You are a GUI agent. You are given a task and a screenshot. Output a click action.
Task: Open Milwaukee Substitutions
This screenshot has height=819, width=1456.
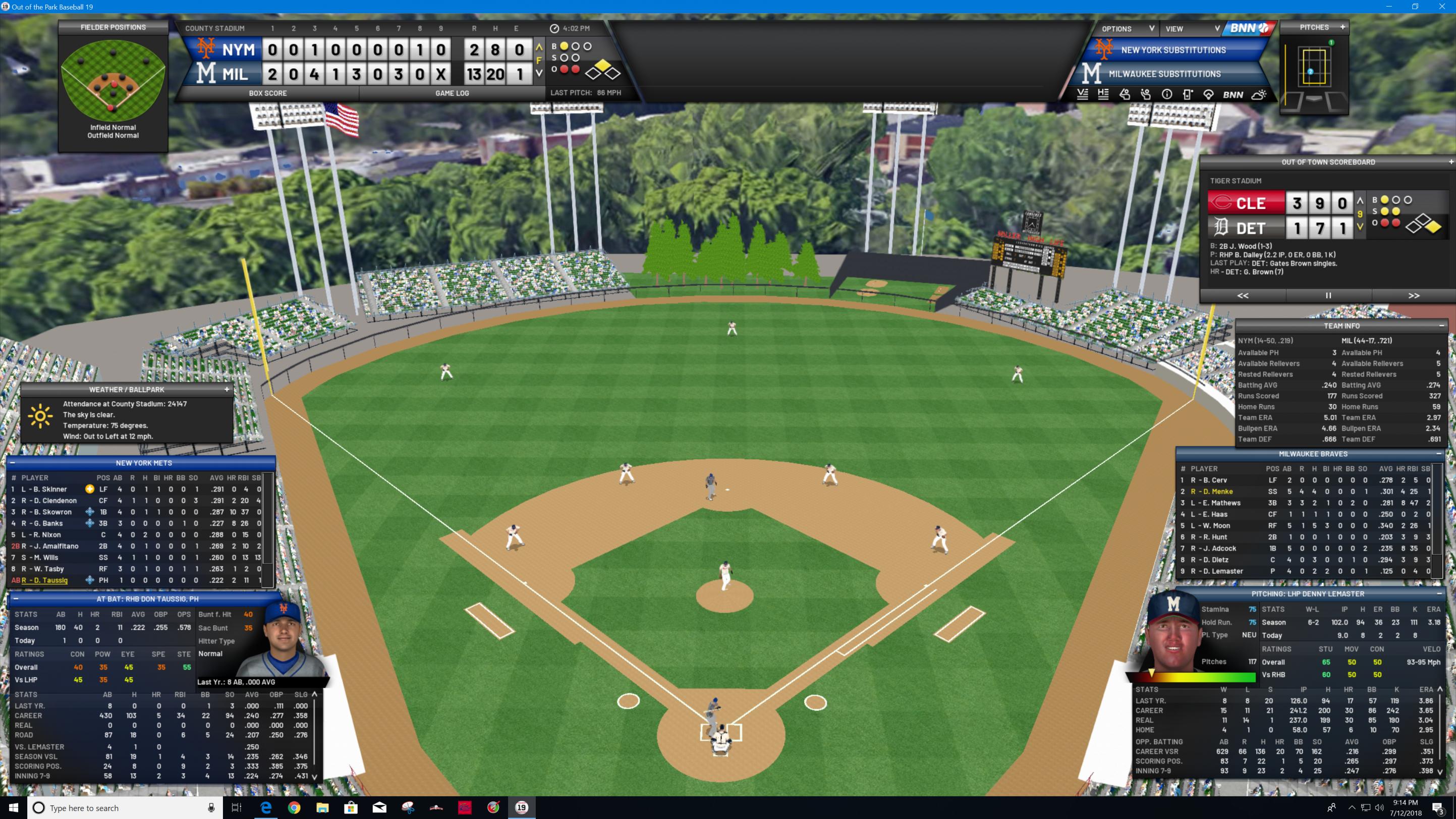click(x=1164, y=74)
